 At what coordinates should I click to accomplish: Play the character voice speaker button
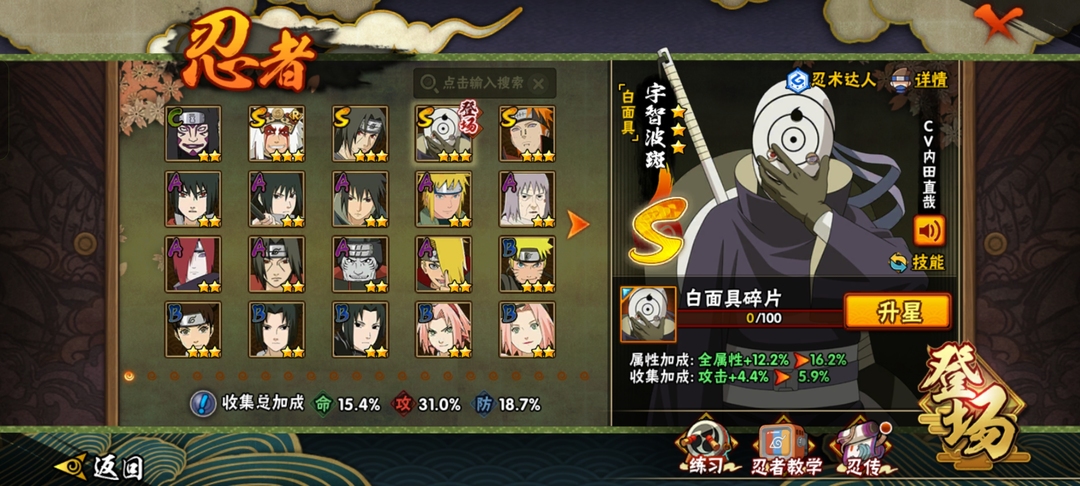929,231
